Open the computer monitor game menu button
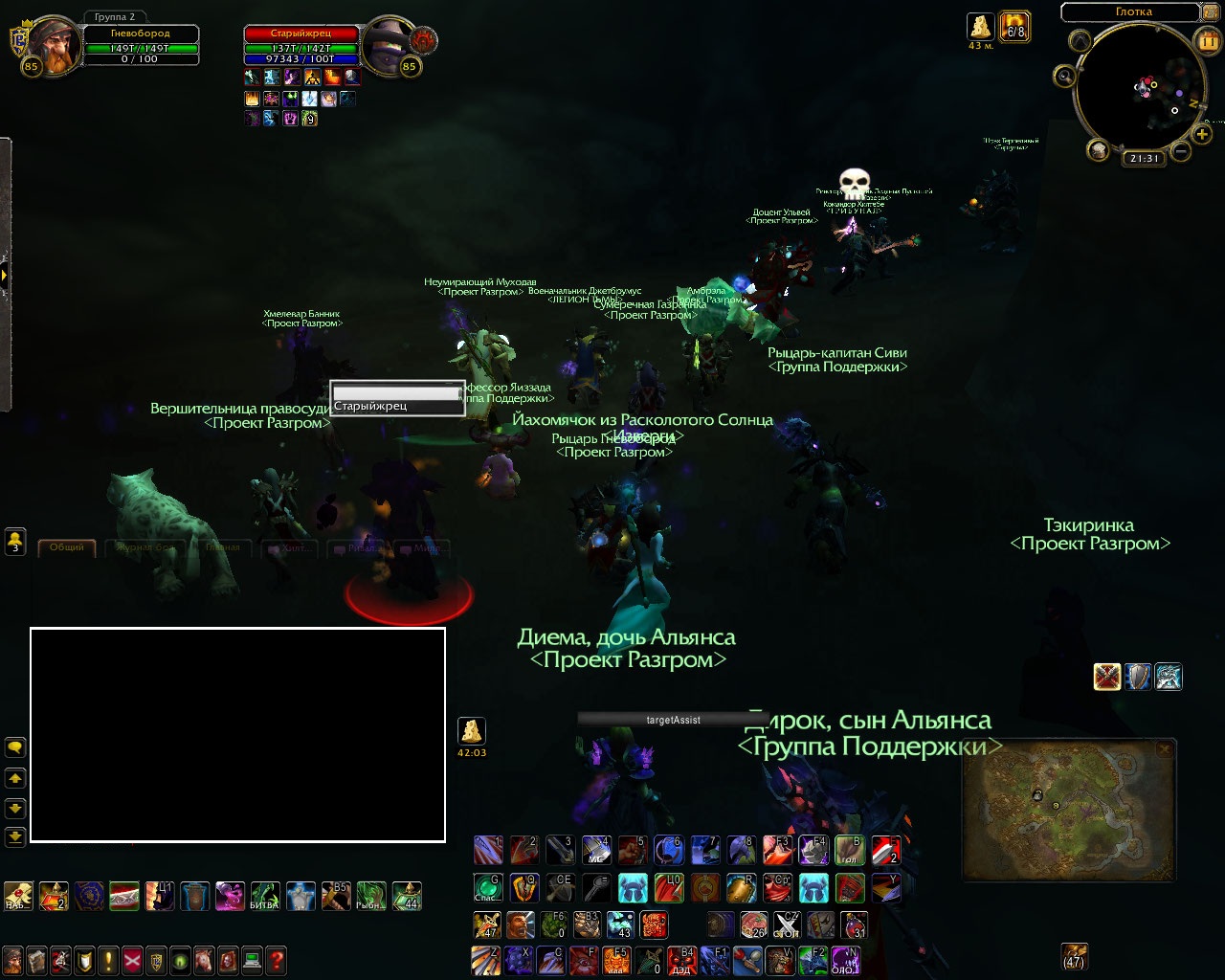This screenshot has width=1225, height=980. pos(252,960)
